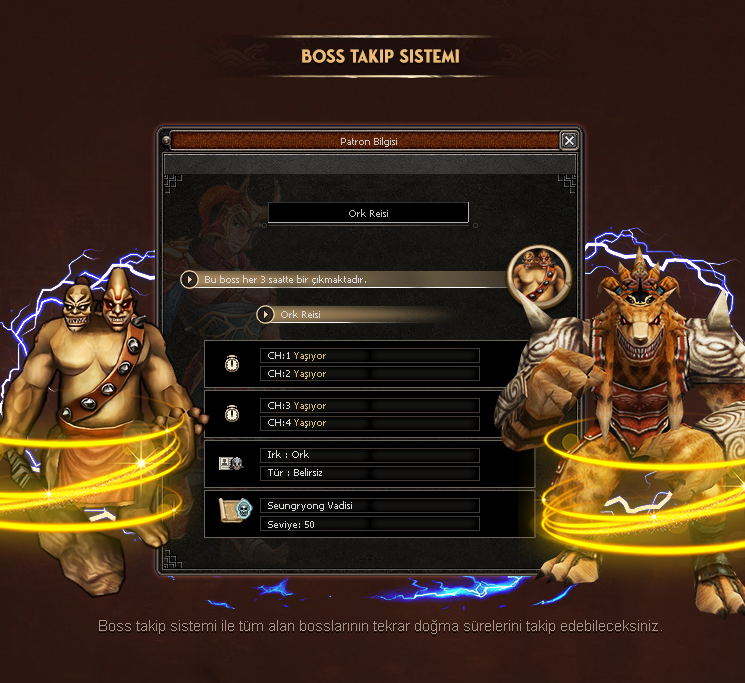Click the Ork Reisi boss name box
Screen dimensions: 745x683
click(x=368, y=213)
